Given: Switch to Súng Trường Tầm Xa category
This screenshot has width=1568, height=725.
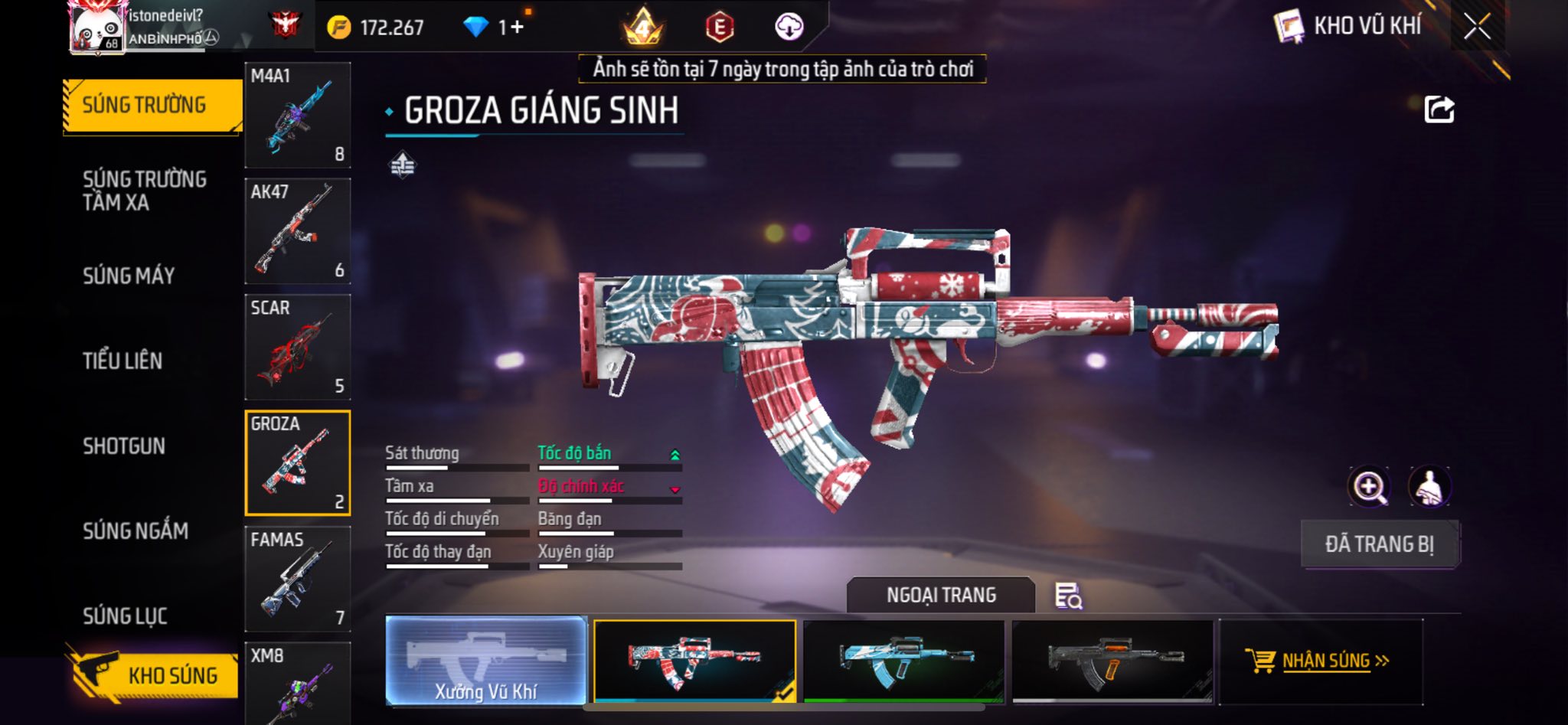Looking at the screenshot, I should (x=144, y=191).
